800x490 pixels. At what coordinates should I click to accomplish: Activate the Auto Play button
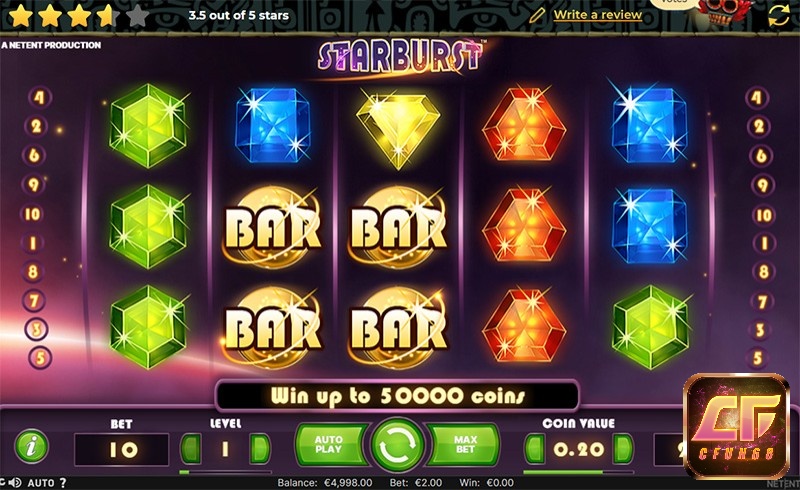pyautogui.click(x=328, y=445)
